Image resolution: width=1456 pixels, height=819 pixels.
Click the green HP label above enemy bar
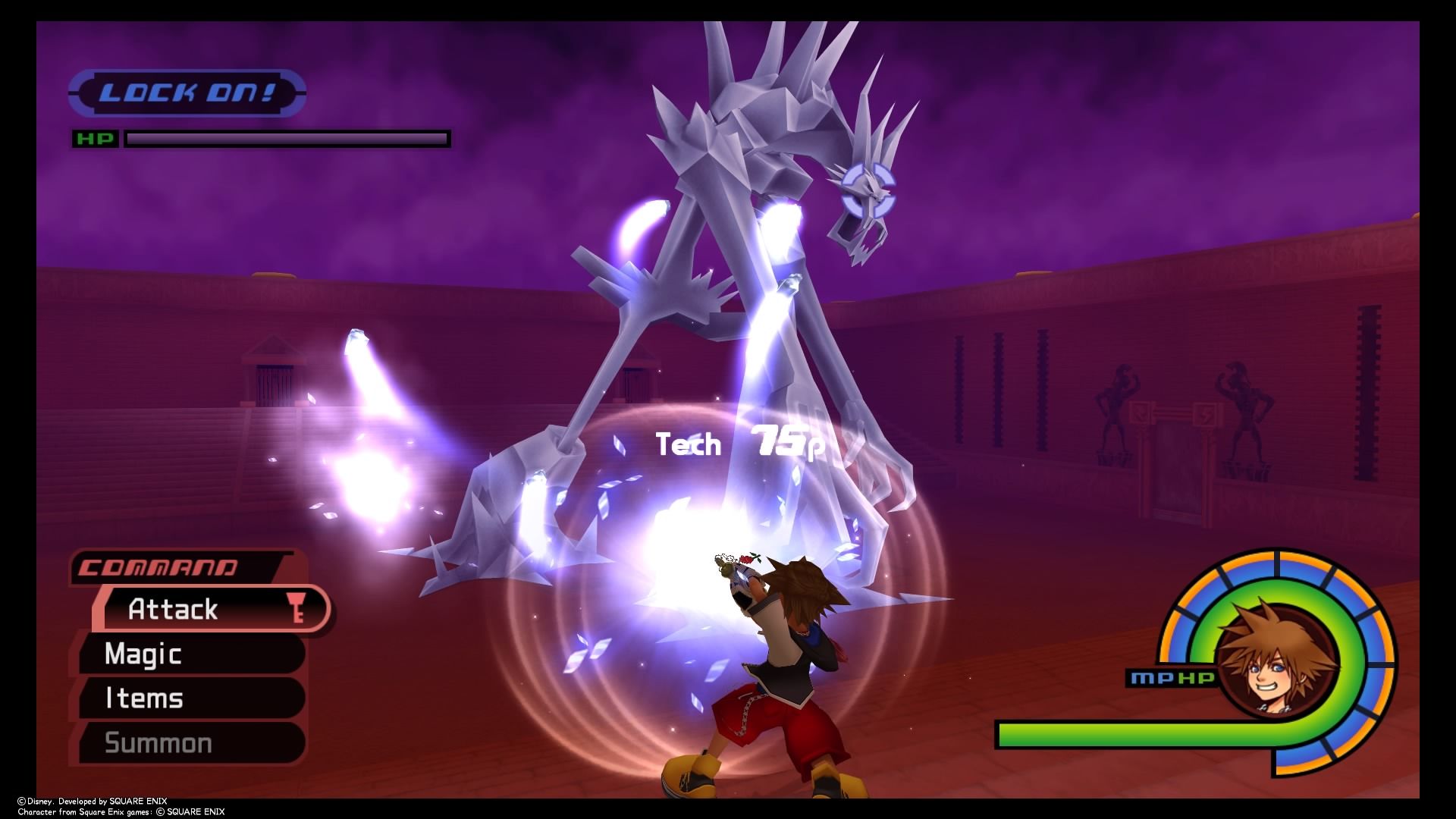pos(94,138)
